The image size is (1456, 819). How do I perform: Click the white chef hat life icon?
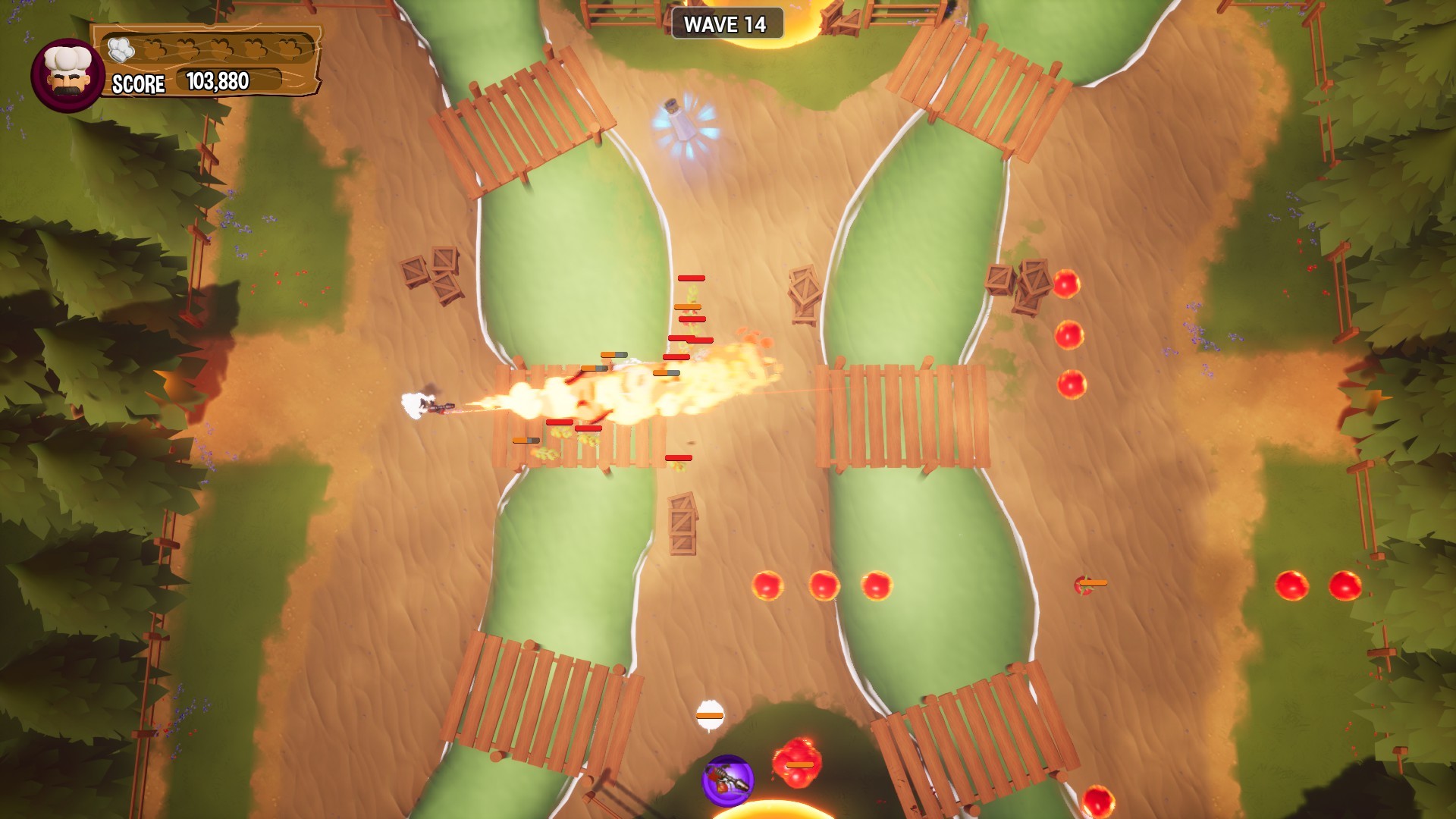tap(121, 47)
